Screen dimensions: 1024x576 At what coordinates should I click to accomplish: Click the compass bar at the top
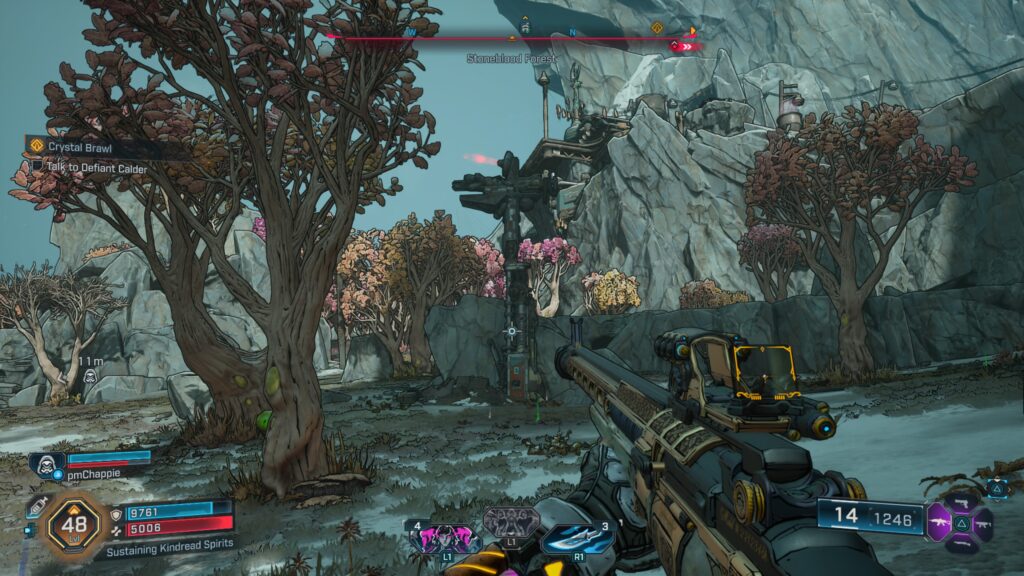[512, 37]
